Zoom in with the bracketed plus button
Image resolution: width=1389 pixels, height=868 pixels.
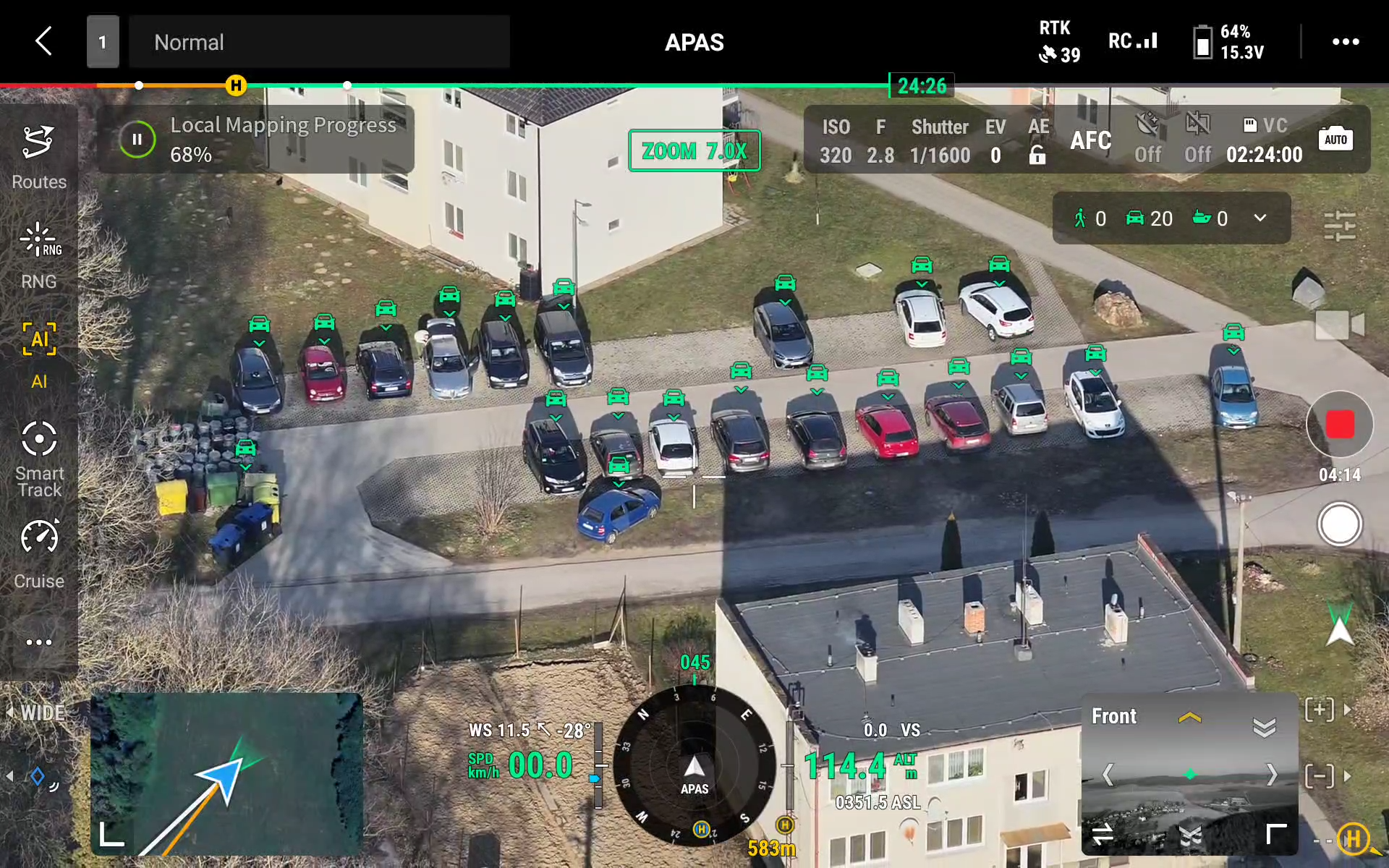[1320, 710]
